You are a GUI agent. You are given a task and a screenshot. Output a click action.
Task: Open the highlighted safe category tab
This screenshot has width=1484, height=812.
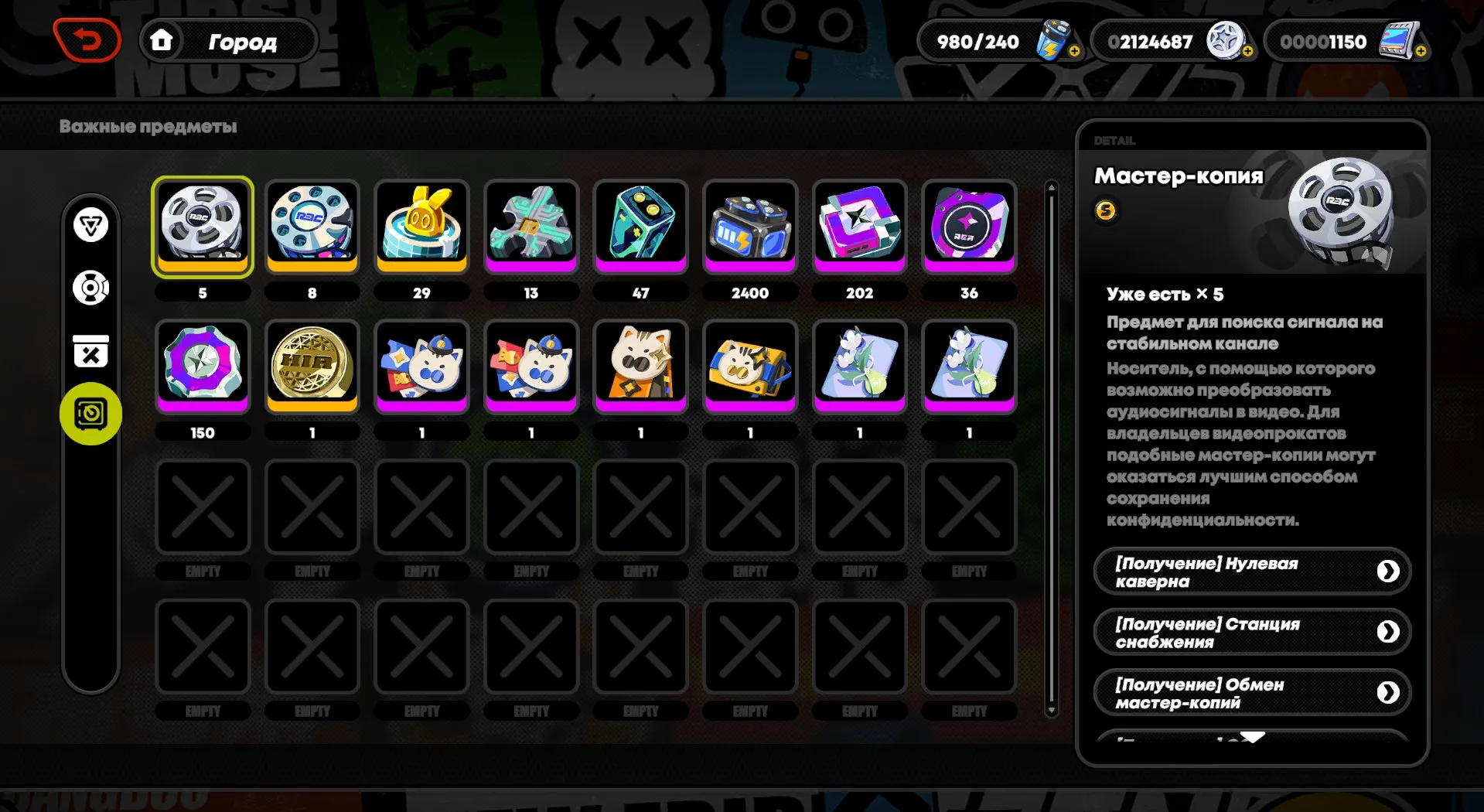point(90,414)
